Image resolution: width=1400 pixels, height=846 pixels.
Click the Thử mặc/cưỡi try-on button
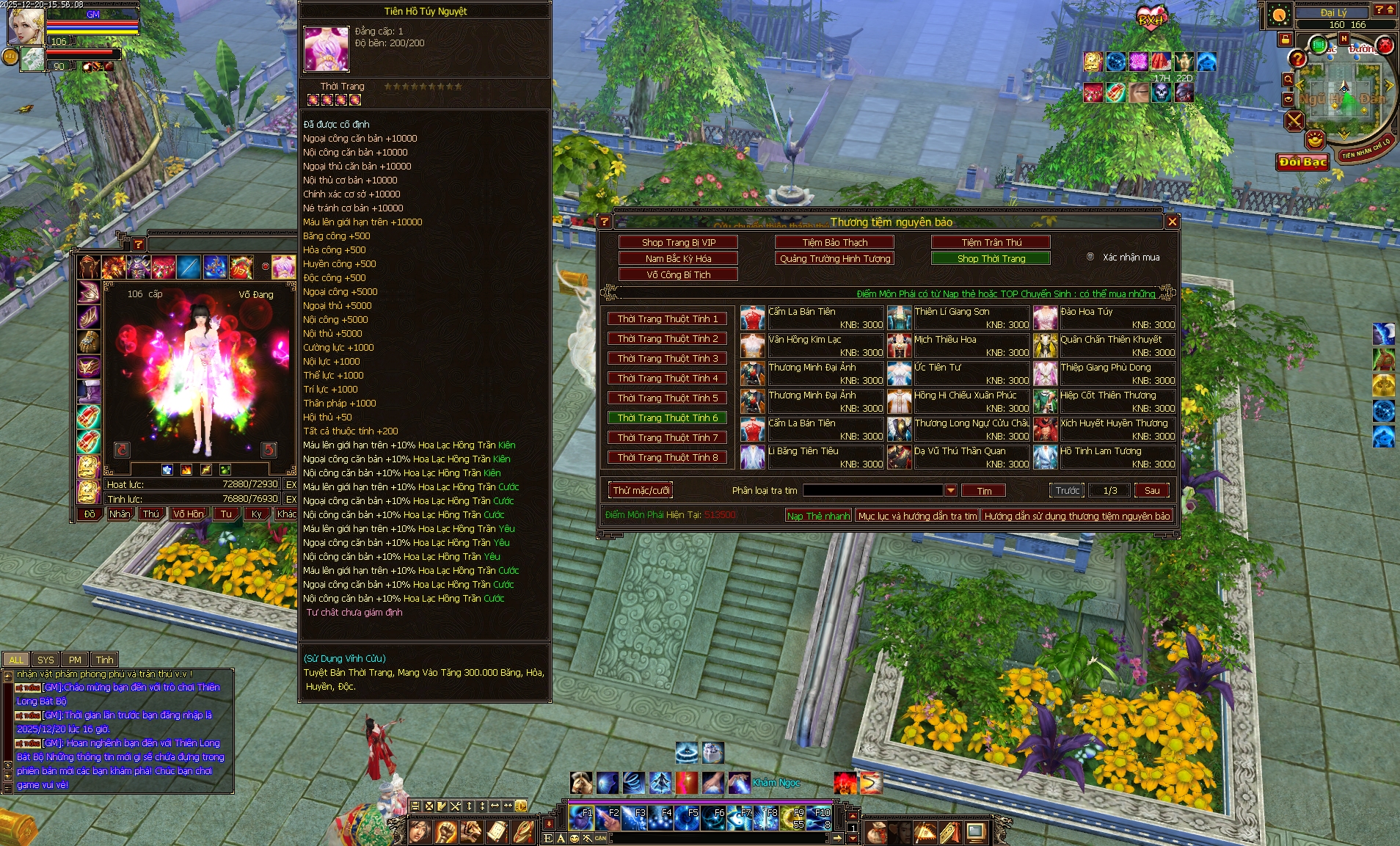[641, 490]
